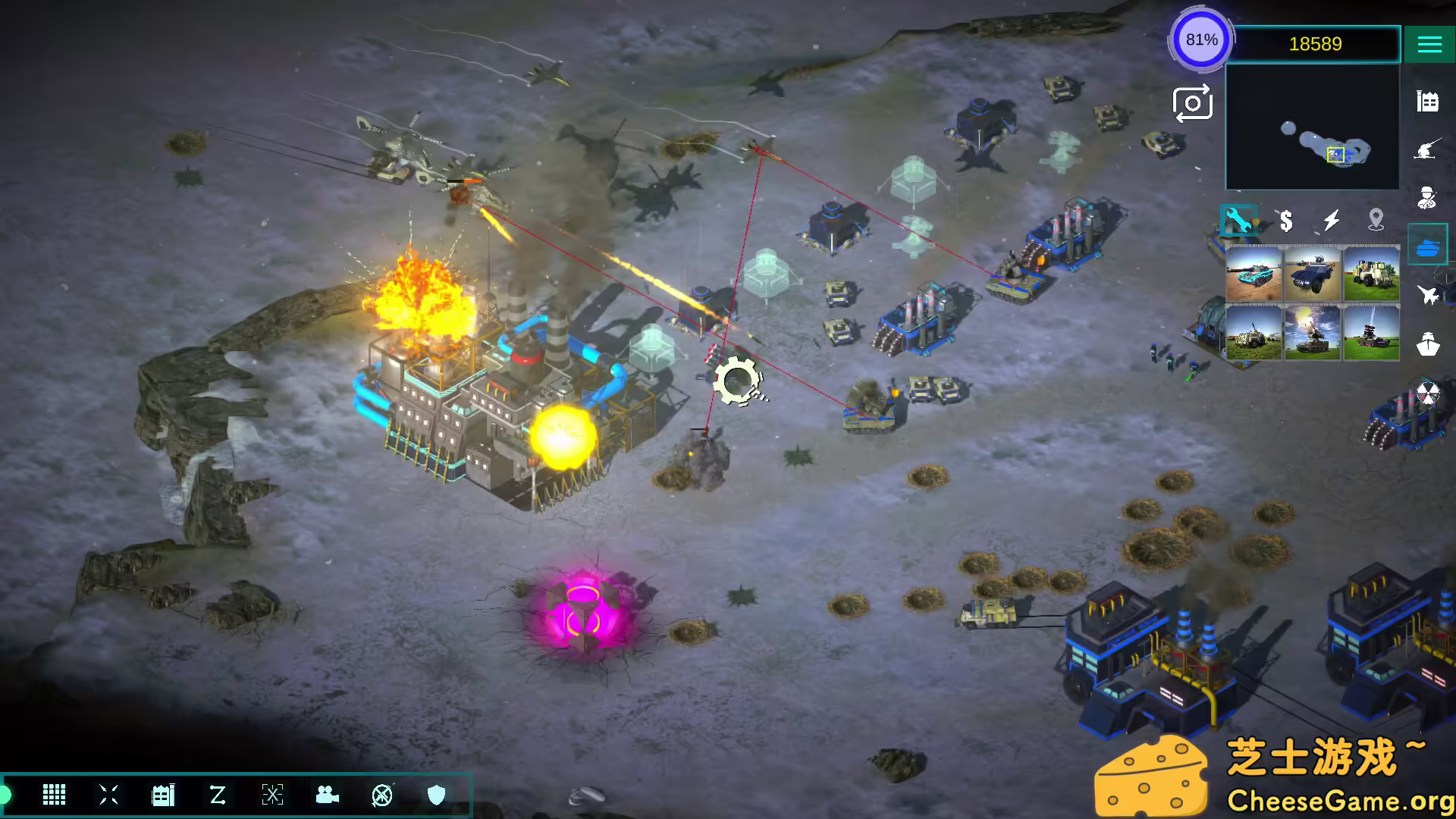Open the hamburger menu at top right
This screenshot has width=1456, height=819.
coord(1429,43)
